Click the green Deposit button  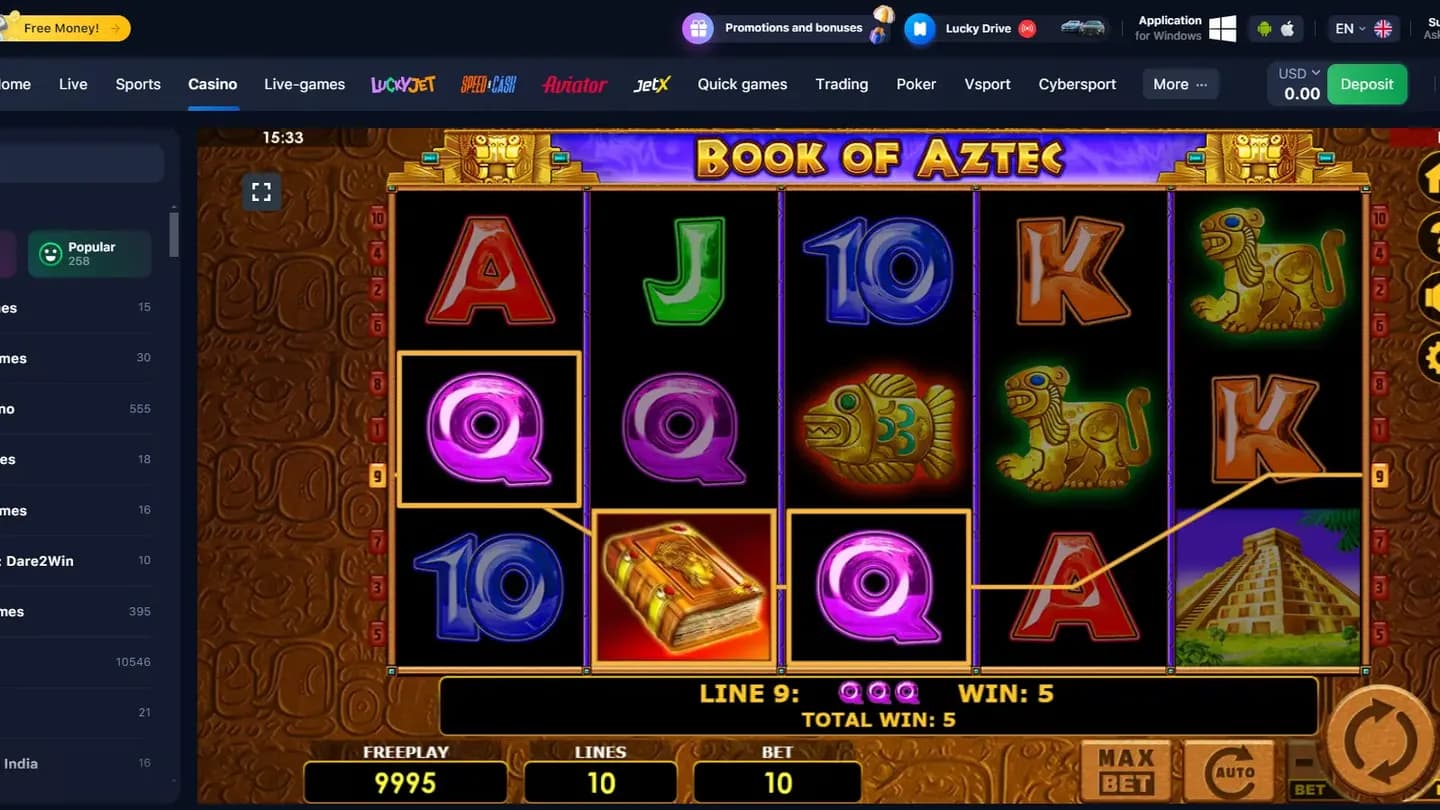coord(1367,84)
